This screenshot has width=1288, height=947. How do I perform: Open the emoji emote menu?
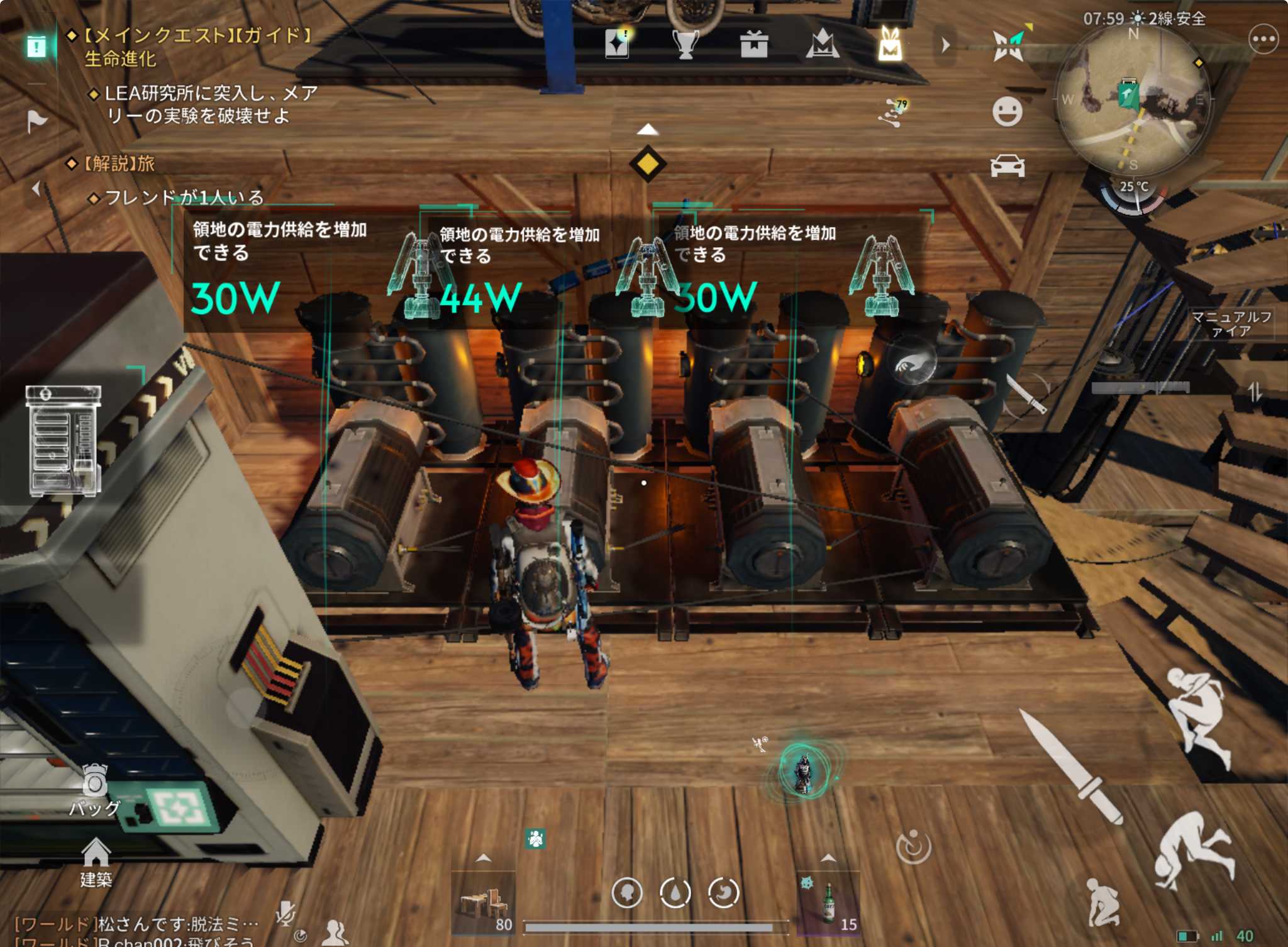[1007, 112]
